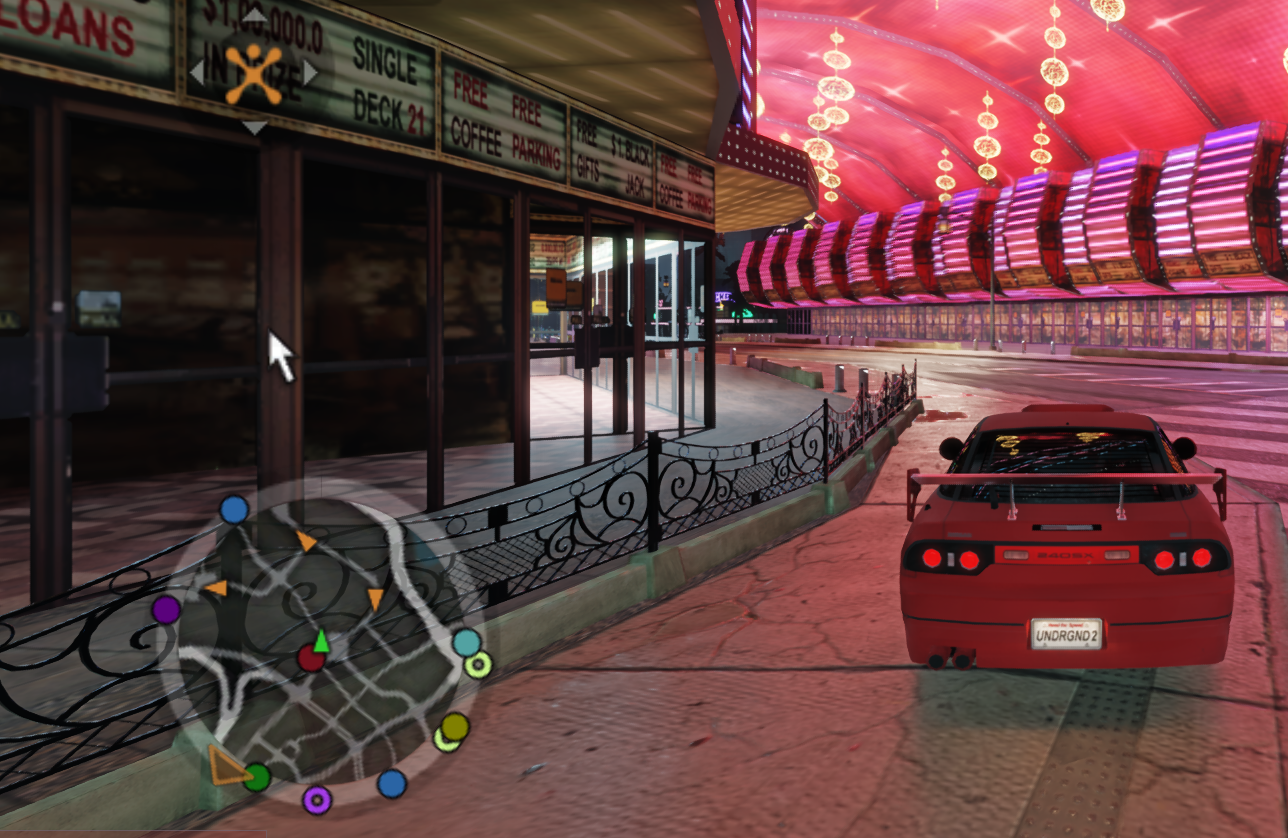1288x838 pixels.
Task: Click the left pan arrow beside the orange X marker
Action: click(197, 72)
